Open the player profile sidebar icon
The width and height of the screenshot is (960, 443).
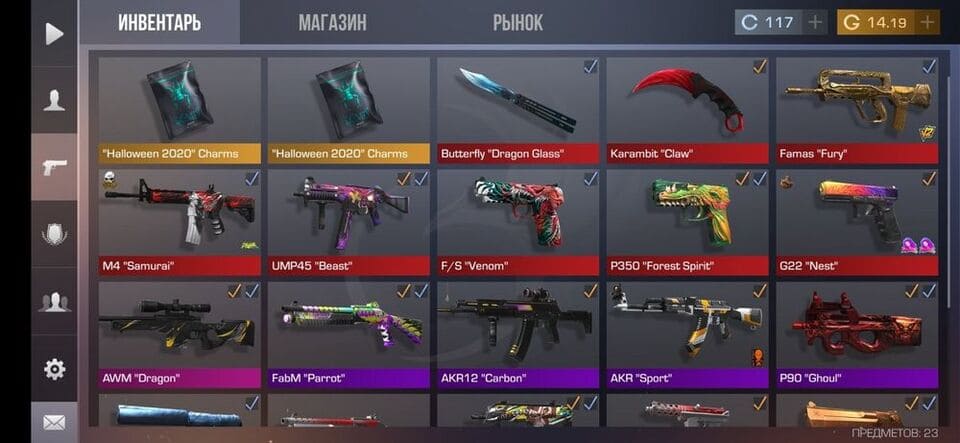pos(54,100)
